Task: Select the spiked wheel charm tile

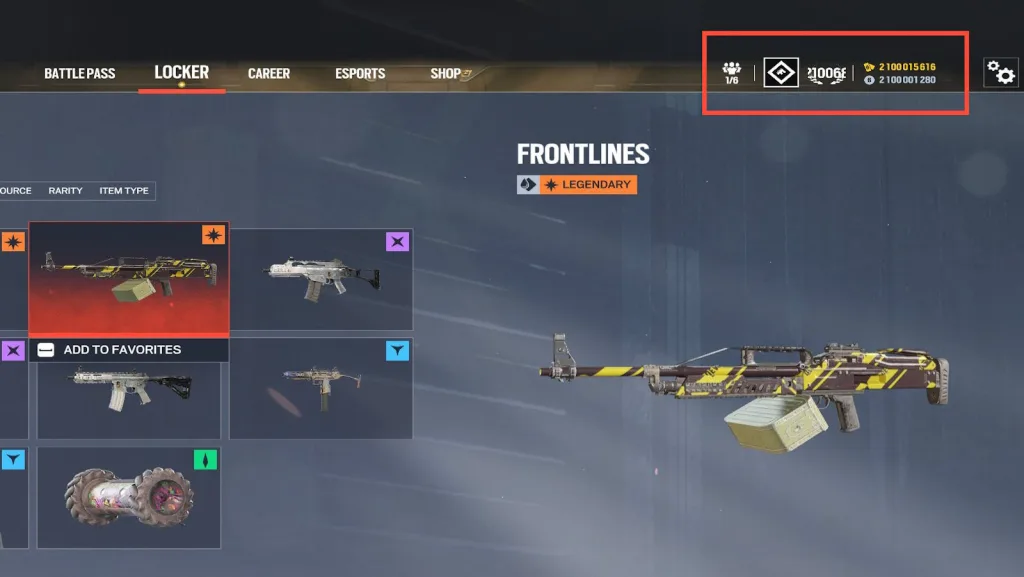Action: 128,497
